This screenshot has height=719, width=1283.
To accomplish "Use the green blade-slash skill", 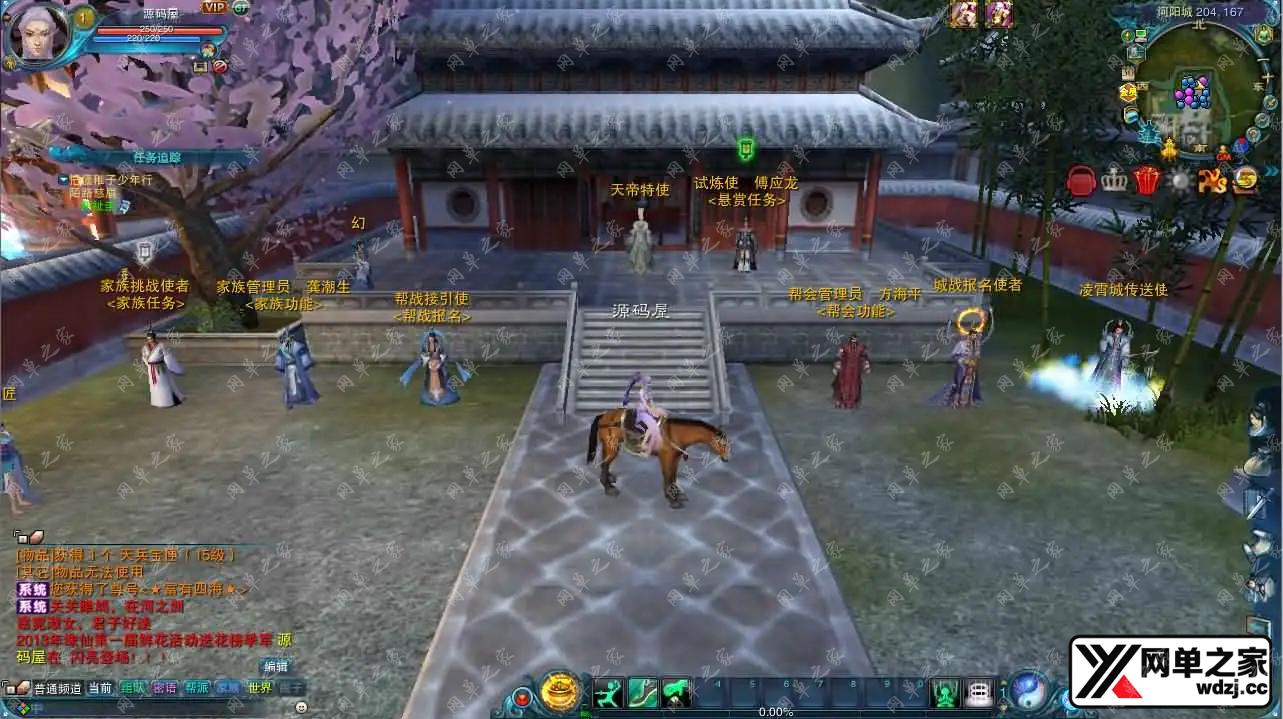I will (642, 692).
